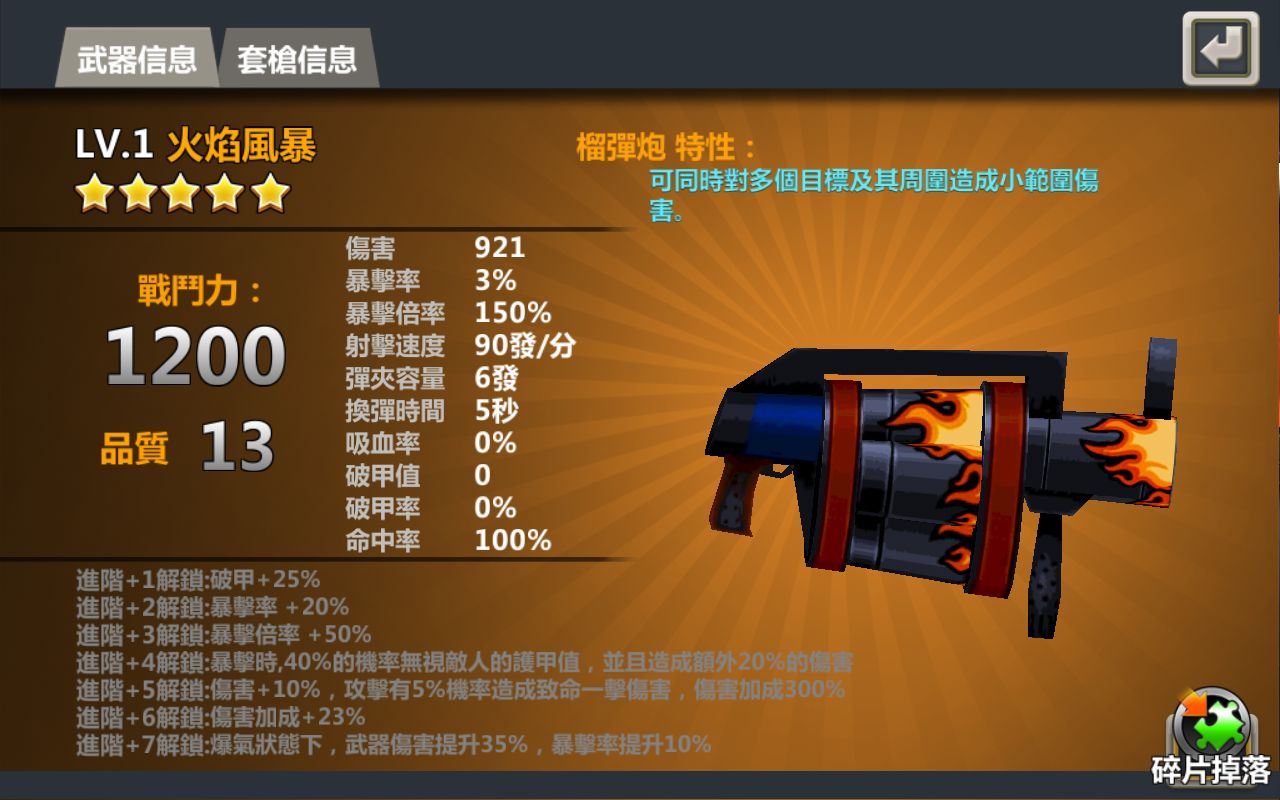1280x800 pixels.
Task: Click the LV.1 火焰風暴 weapon title
Action: point(198,146)
